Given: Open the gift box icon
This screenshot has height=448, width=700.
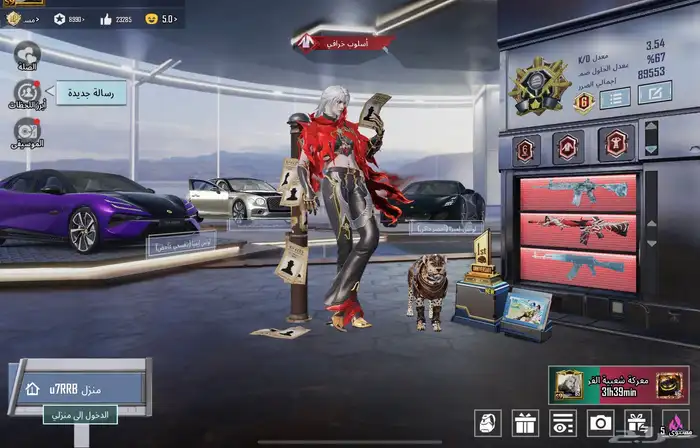Looking at the screenshot, I should click(x=525, y=423).
